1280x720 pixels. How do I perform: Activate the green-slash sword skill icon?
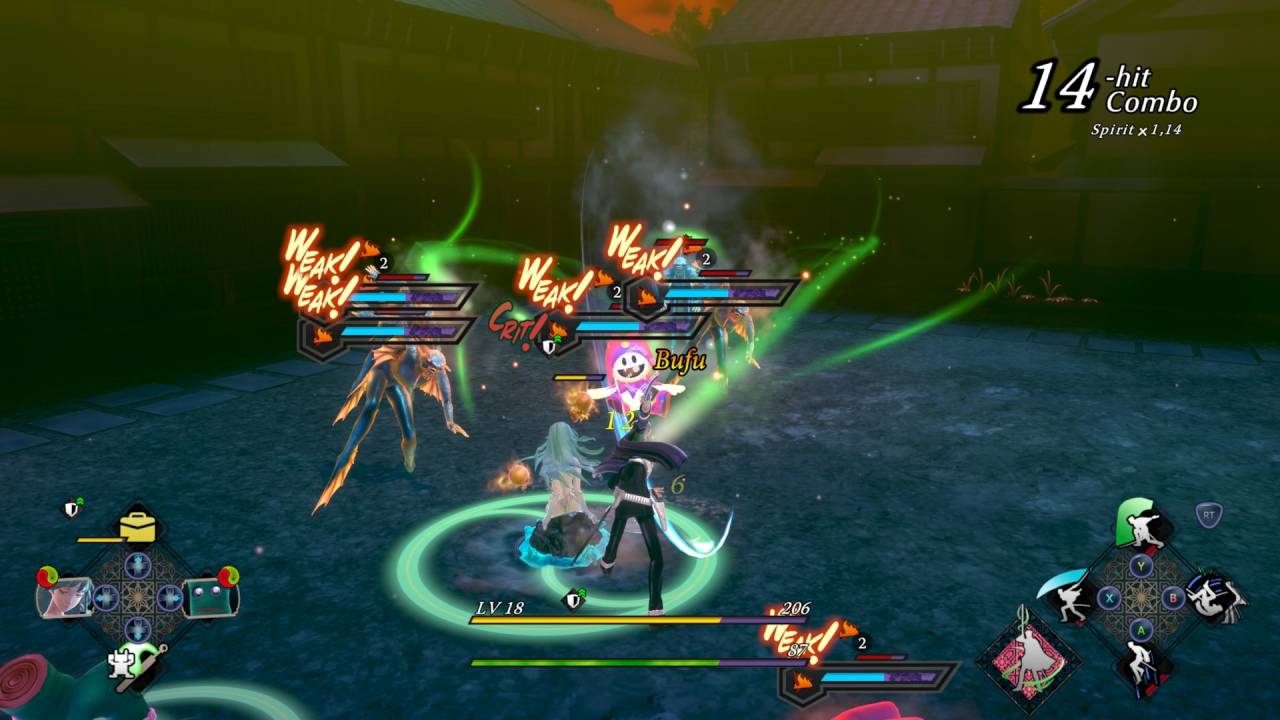pyautogui.click(x=1142, y=526)
